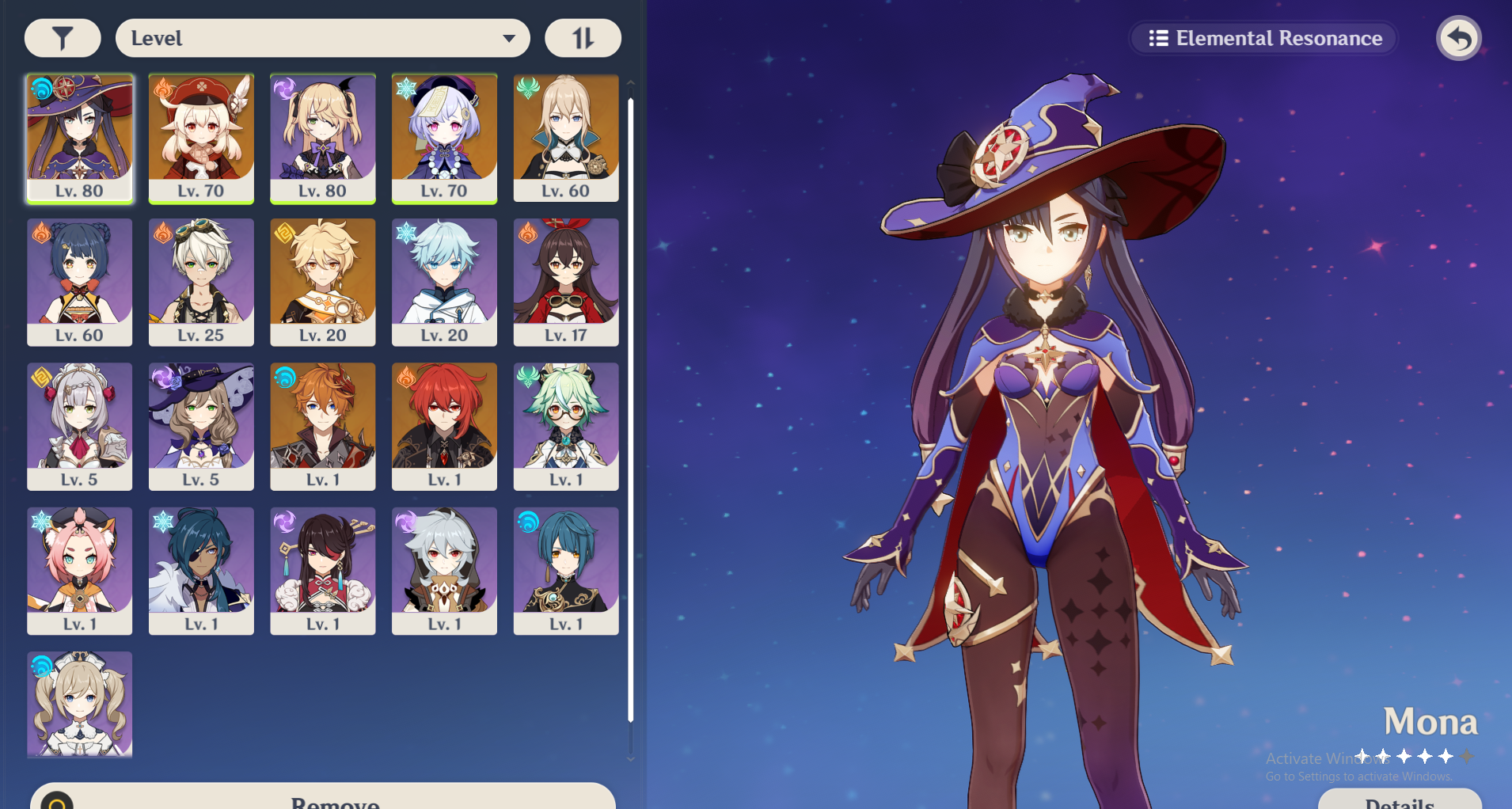Select Mona's level 80 portrait
The height and width of the screenshot is (809, 1512).
pos(80,138)
